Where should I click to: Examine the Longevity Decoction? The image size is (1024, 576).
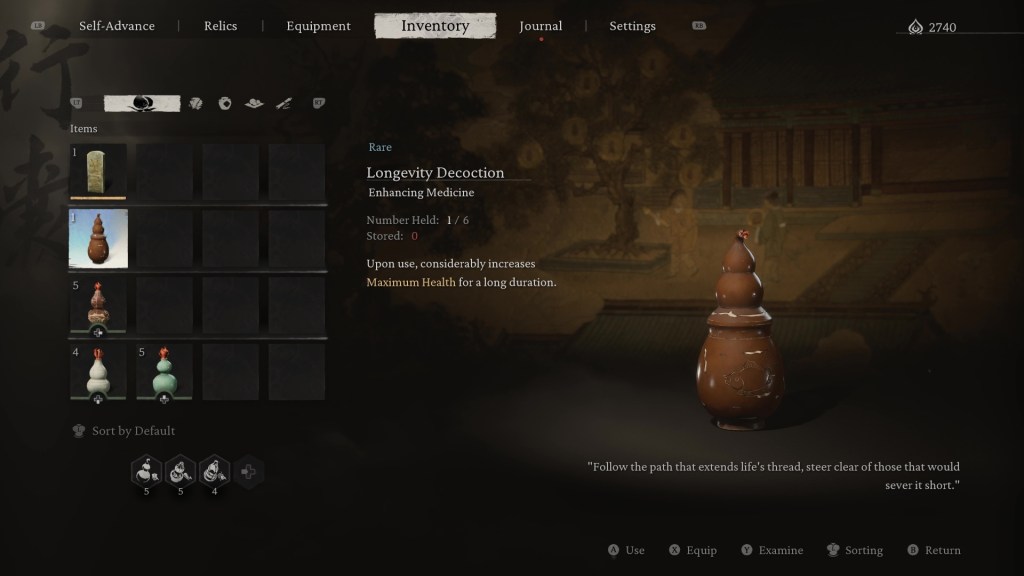point(772,550)
